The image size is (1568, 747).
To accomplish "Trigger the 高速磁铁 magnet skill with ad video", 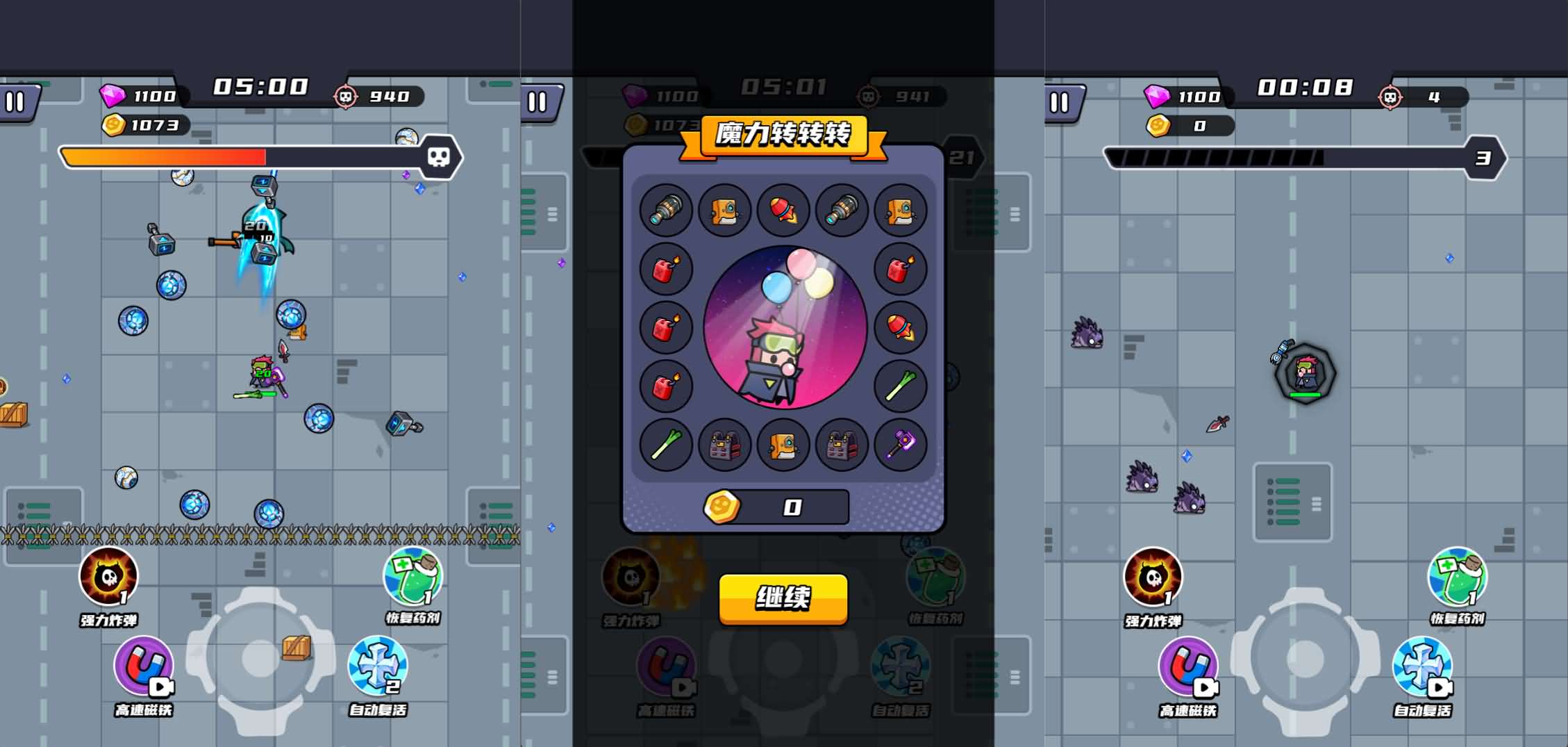I will pyautogui.click(x=142, y=668).
